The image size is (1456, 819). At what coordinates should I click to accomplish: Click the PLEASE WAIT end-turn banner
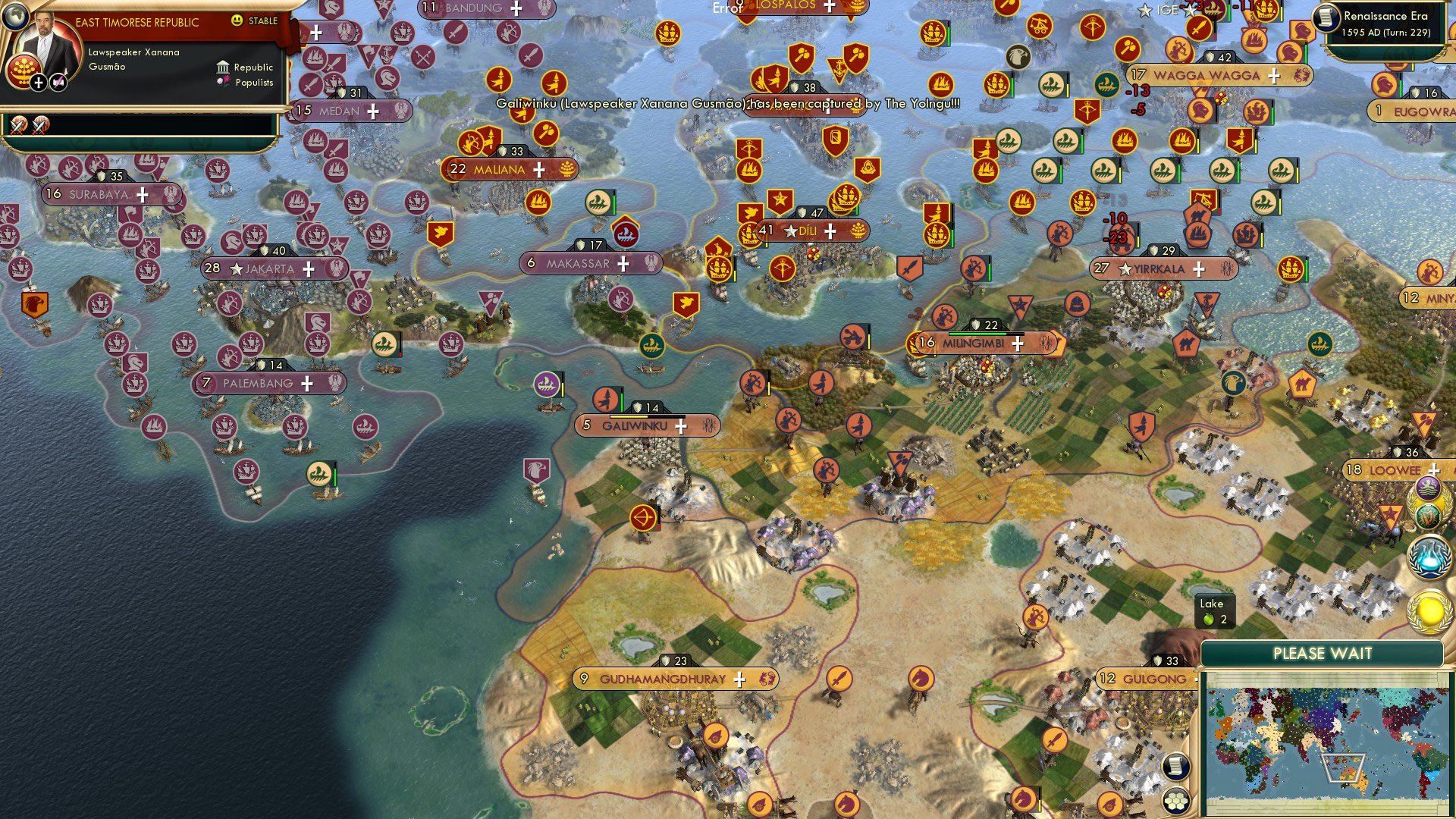click(1323, 653)
